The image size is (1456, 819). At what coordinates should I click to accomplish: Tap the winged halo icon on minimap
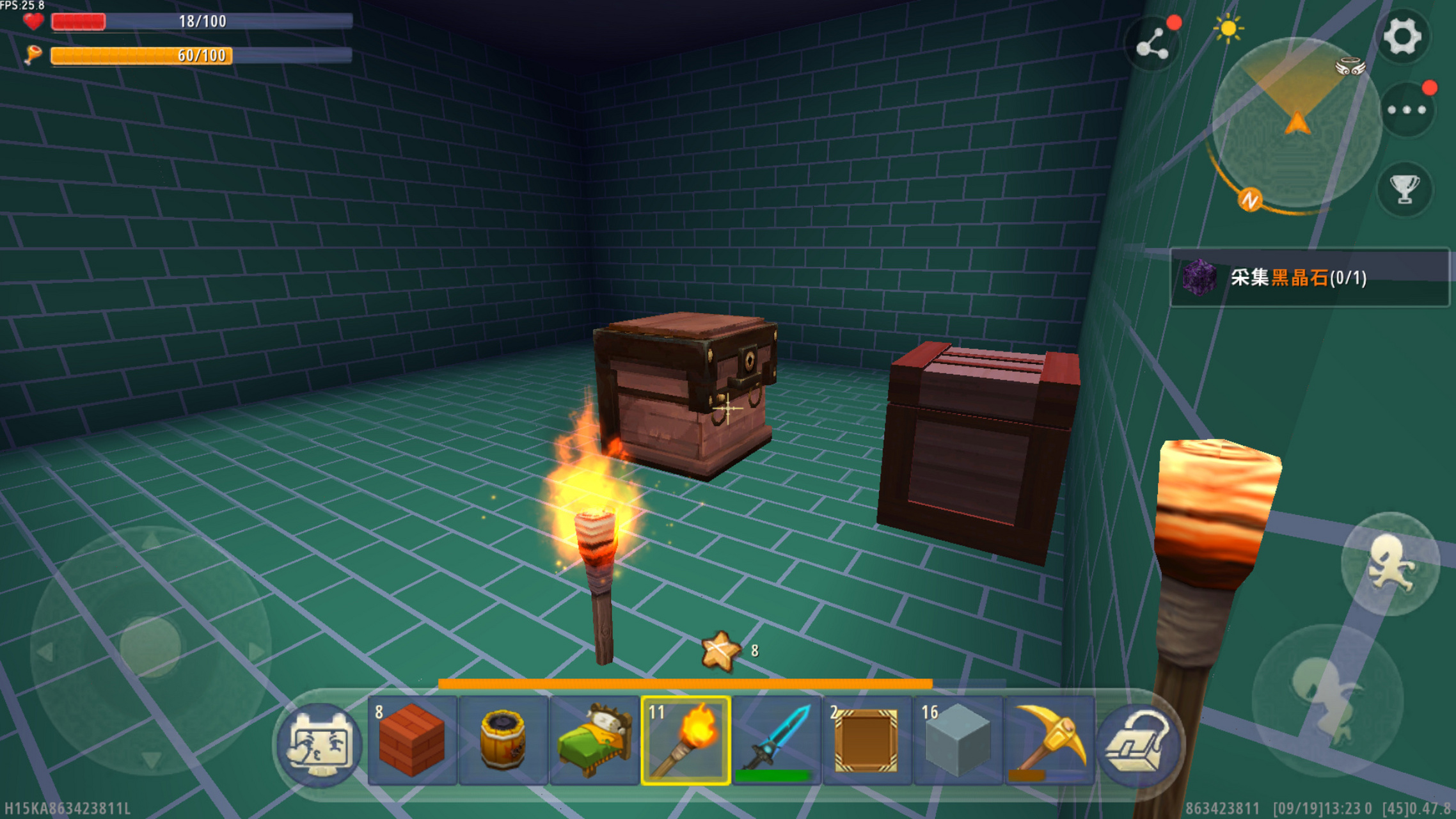[x=1350, y=67]
